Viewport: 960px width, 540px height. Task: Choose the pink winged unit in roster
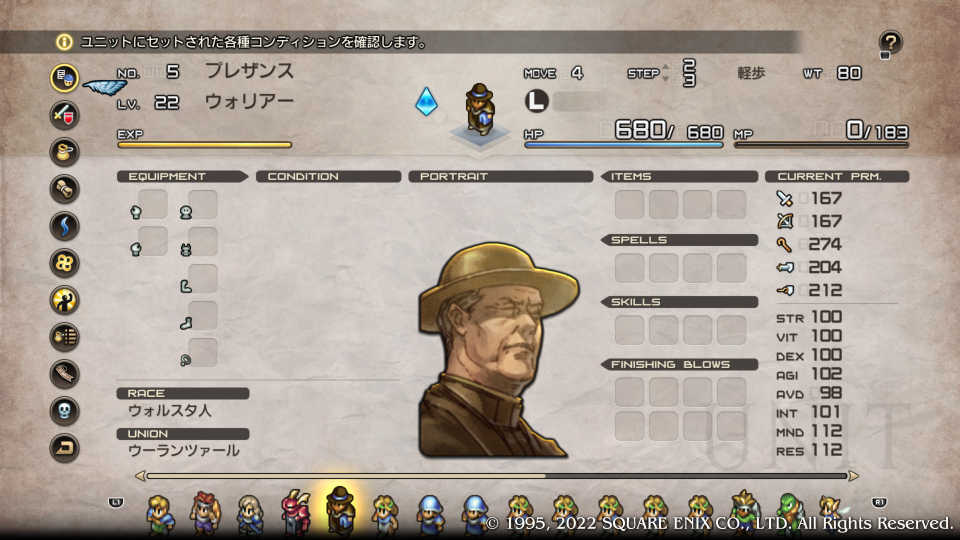coord(296,512)
